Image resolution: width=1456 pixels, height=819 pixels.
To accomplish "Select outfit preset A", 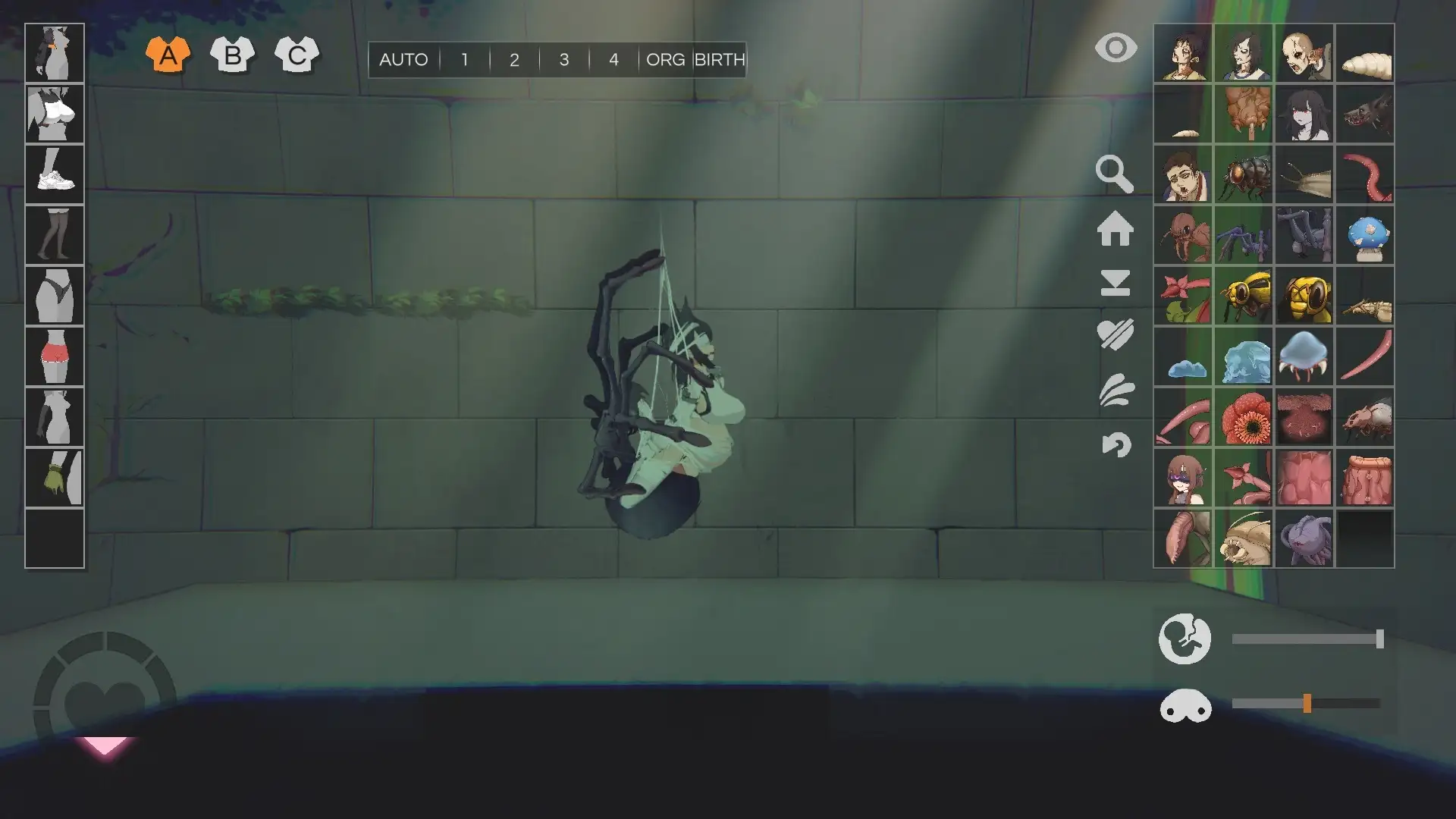I will tap(168, 55).
